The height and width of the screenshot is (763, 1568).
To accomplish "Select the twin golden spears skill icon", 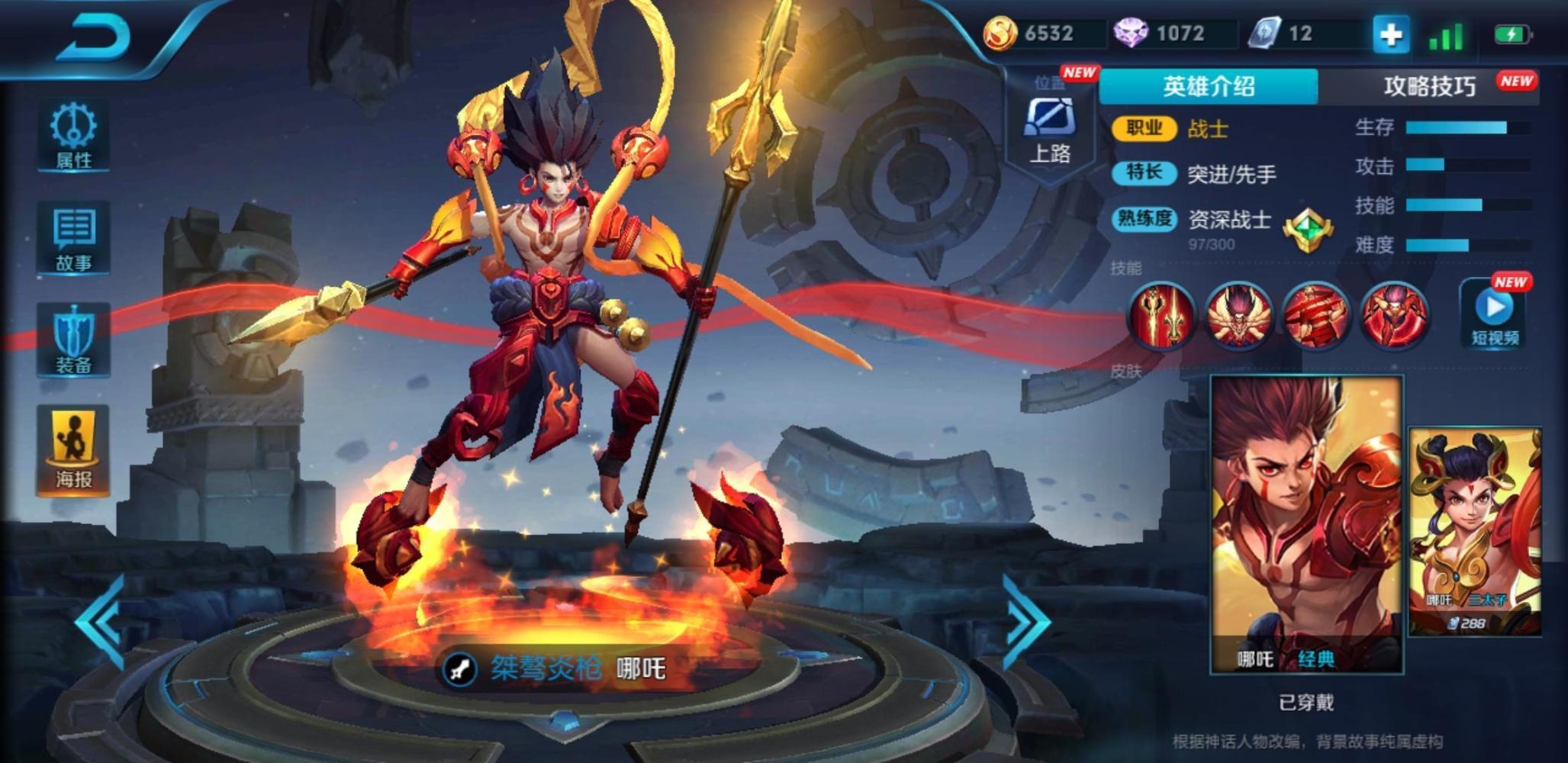I will pos(1161,315).
